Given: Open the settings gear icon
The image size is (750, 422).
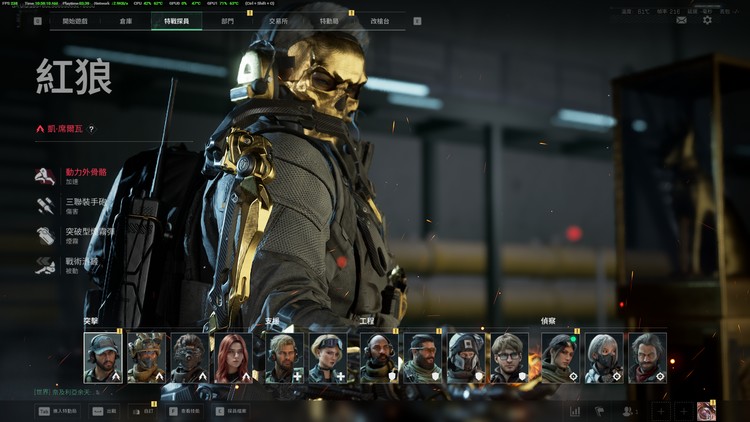Looking at the screenshot, I should pos(707,20).
